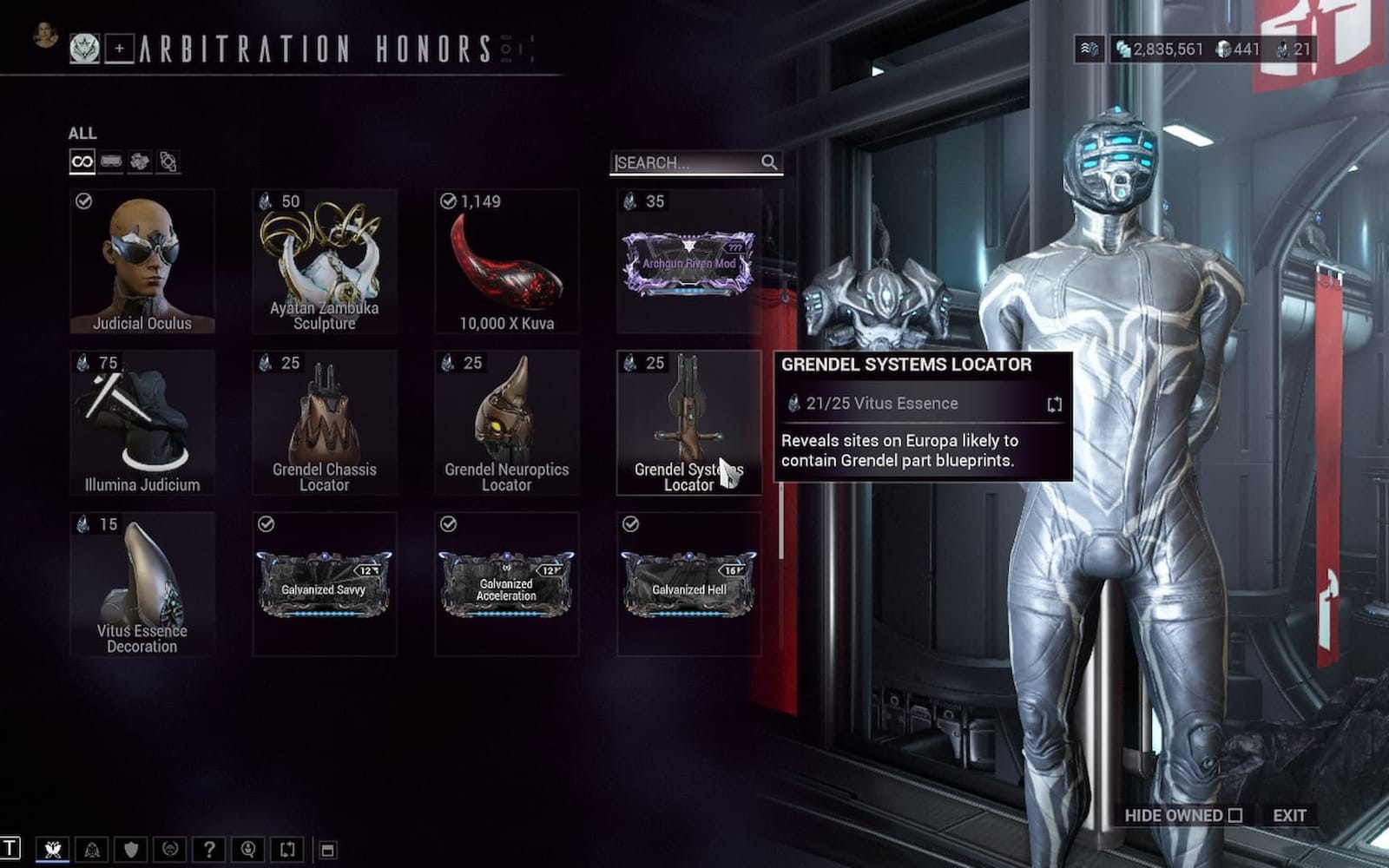Open the trade brackets icon in bottom toolbar
The width and height of the screenshot is (1389, 868).
(286, 848)
